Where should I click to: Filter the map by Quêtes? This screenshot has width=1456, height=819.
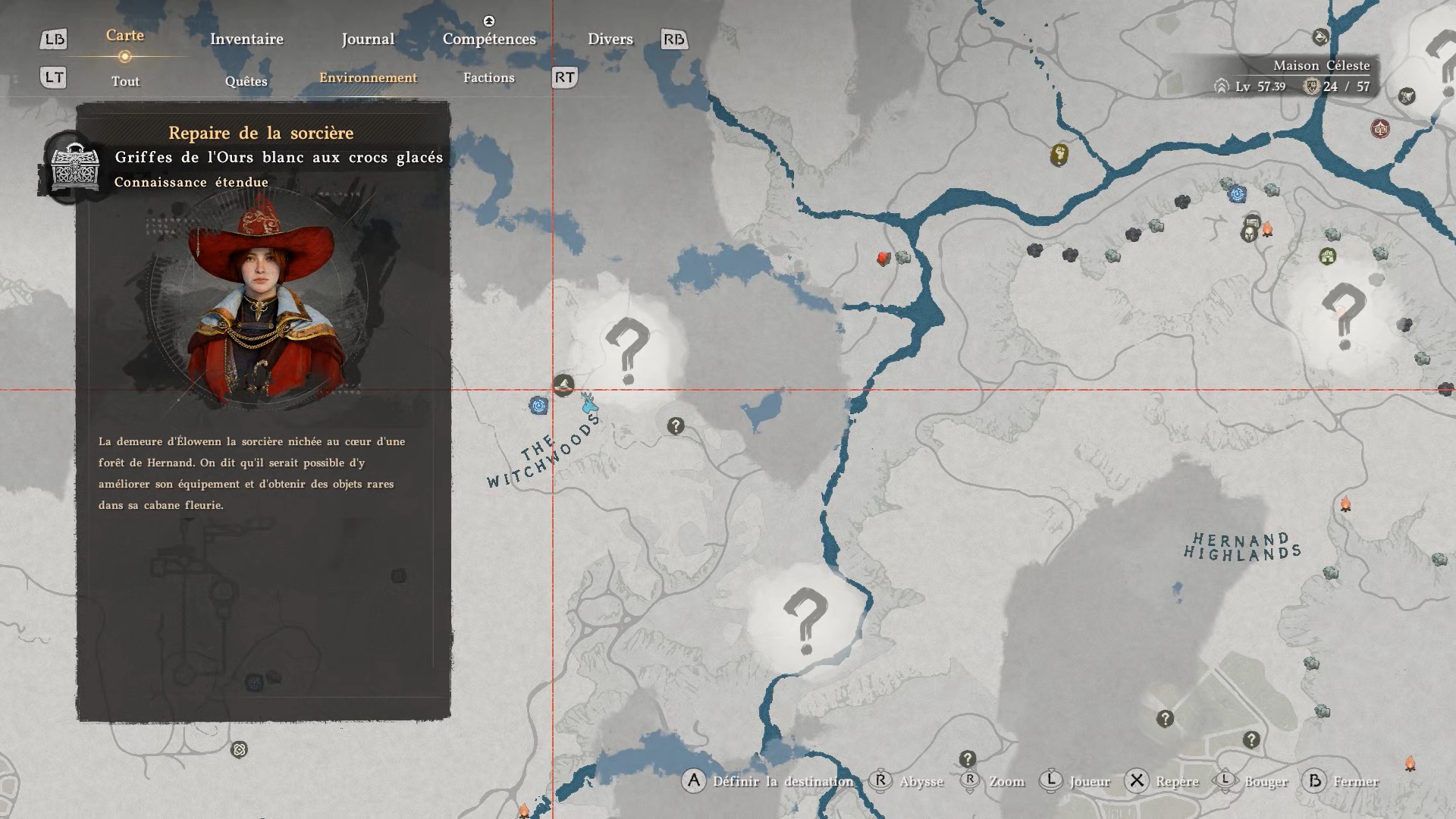(246, 81)
